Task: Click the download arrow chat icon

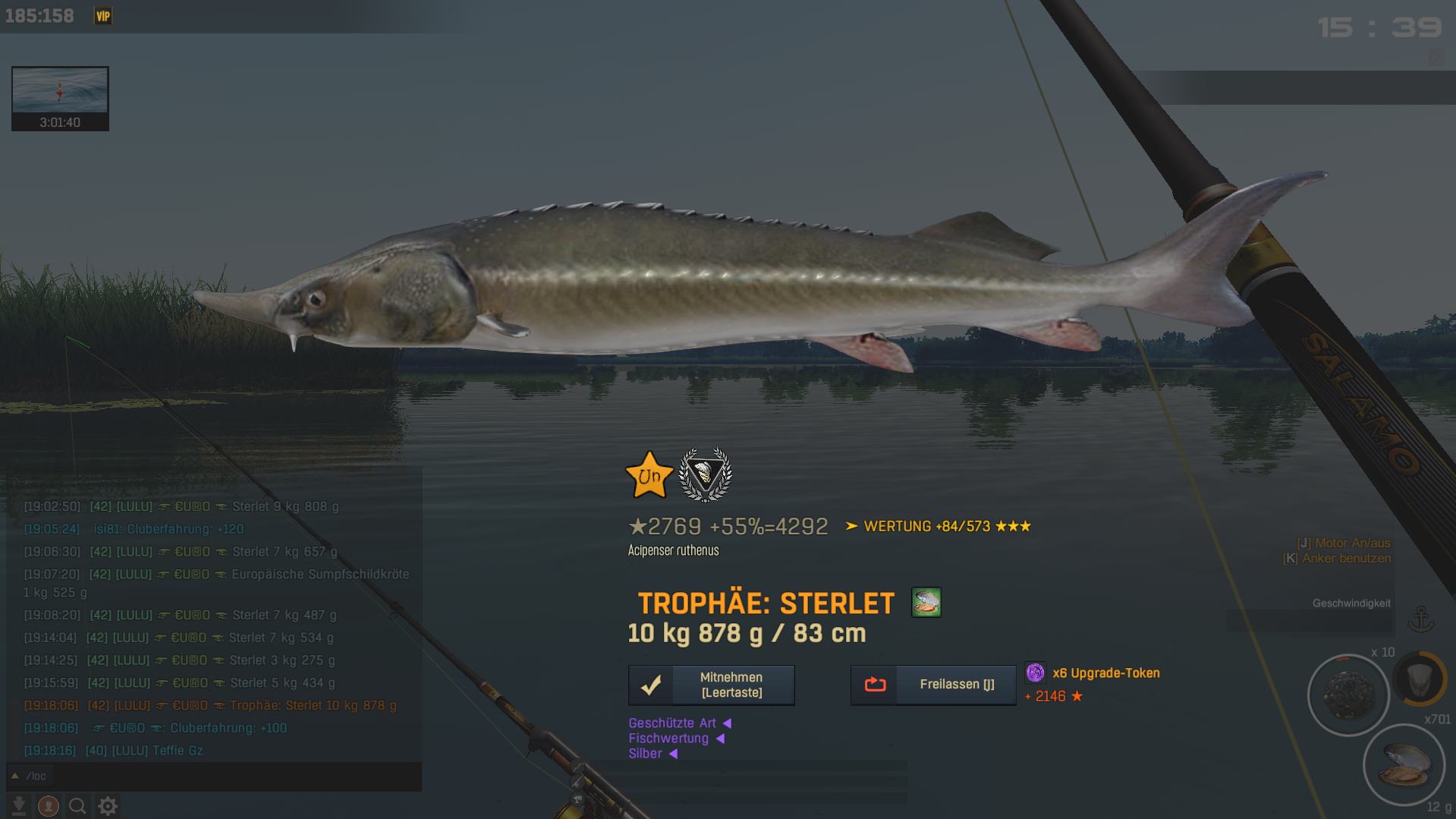Action: [x=19, y=805]
